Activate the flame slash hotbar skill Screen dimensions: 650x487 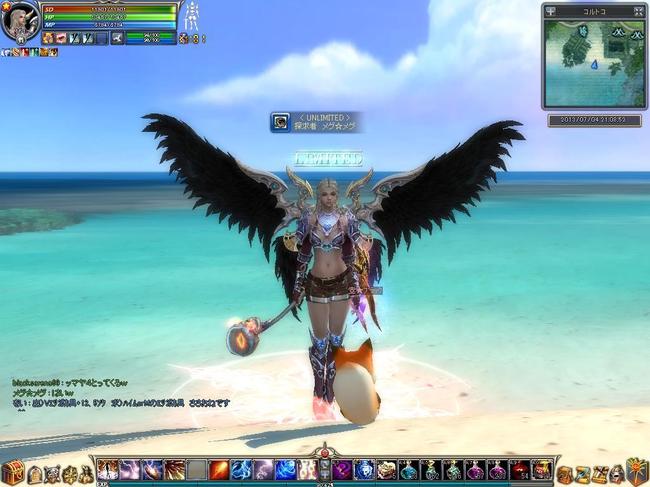point(219,470)
